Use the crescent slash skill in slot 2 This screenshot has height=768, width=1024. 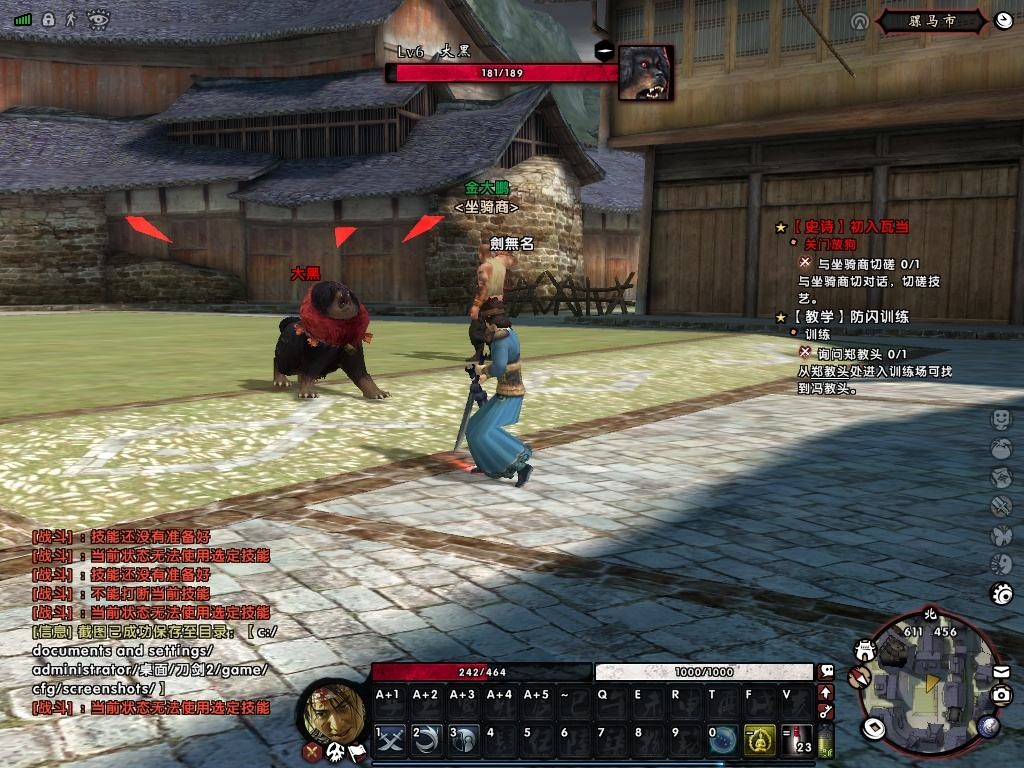tap(427, 739)
